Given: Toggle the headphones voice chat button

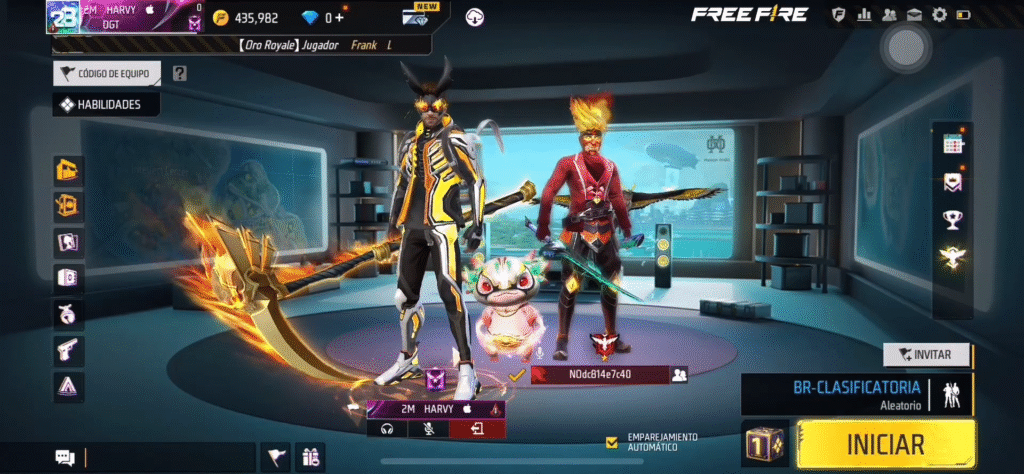Looking at the screenshot, I should coord(387,429).
